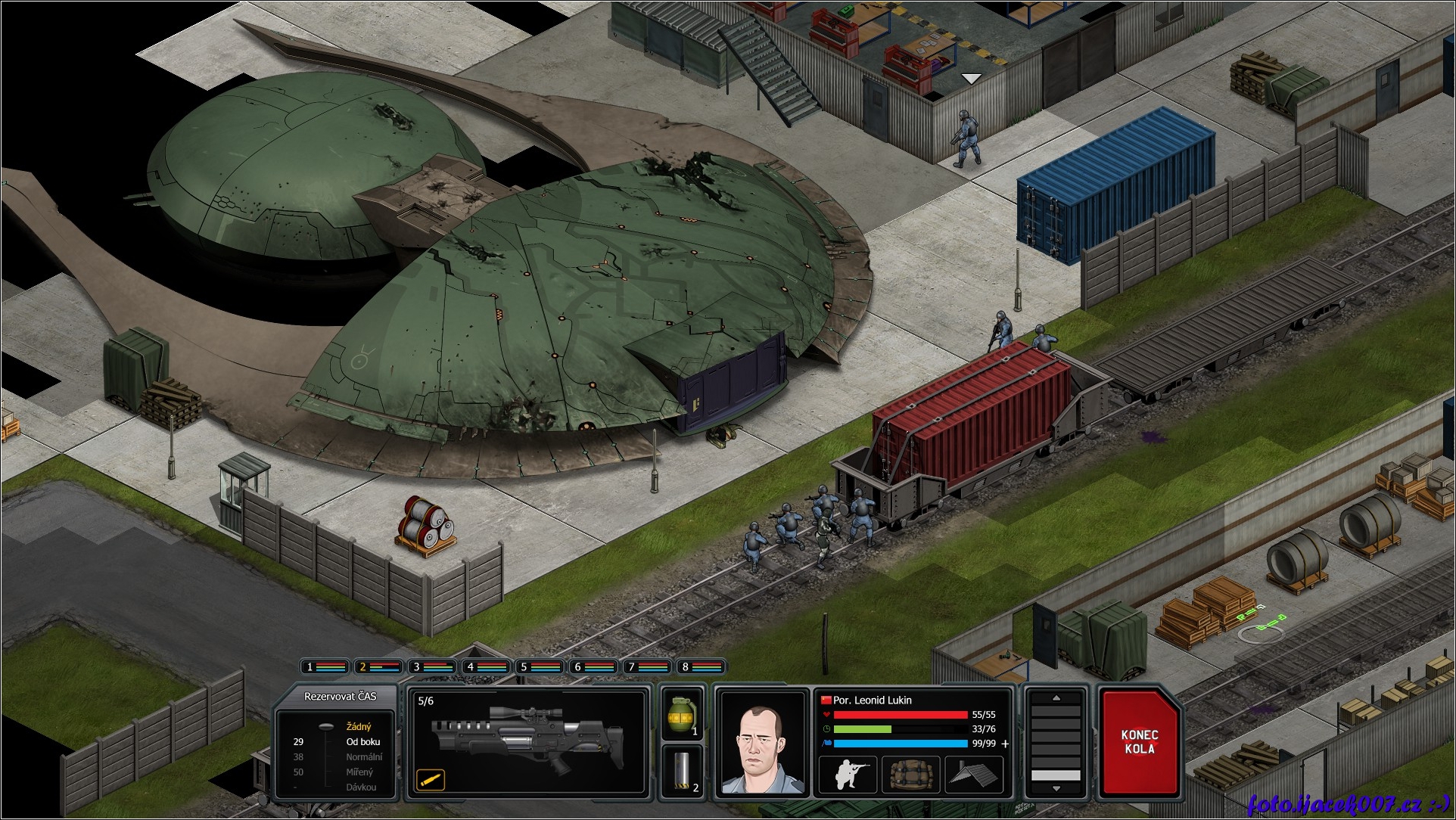Toggle the yellow bullet fire mode icon
The height and width of the screenshot is (820, 1456).
[x=431, y=779]
